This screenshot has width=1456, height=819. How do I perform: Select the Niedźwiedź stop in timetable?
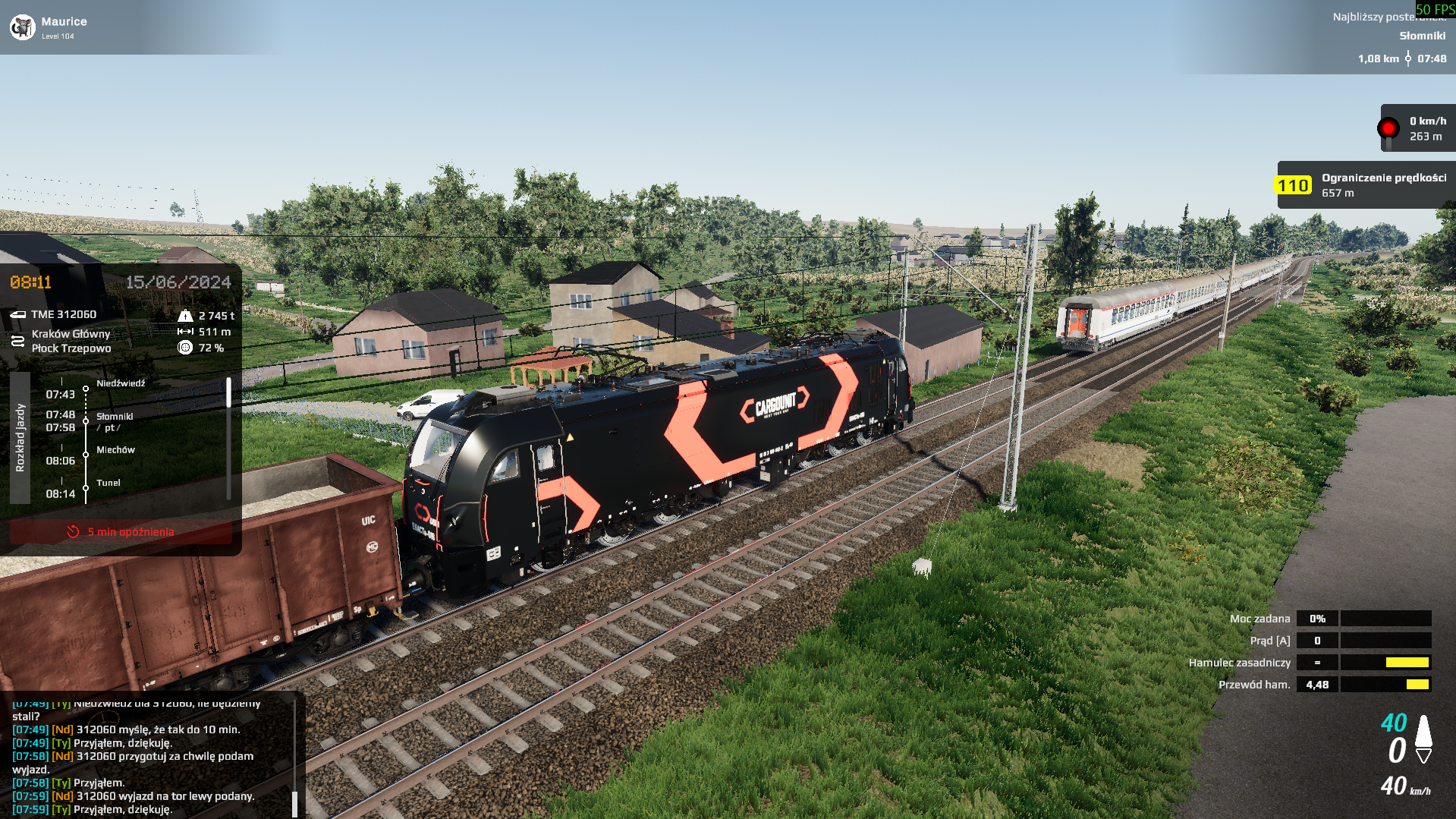120,384
